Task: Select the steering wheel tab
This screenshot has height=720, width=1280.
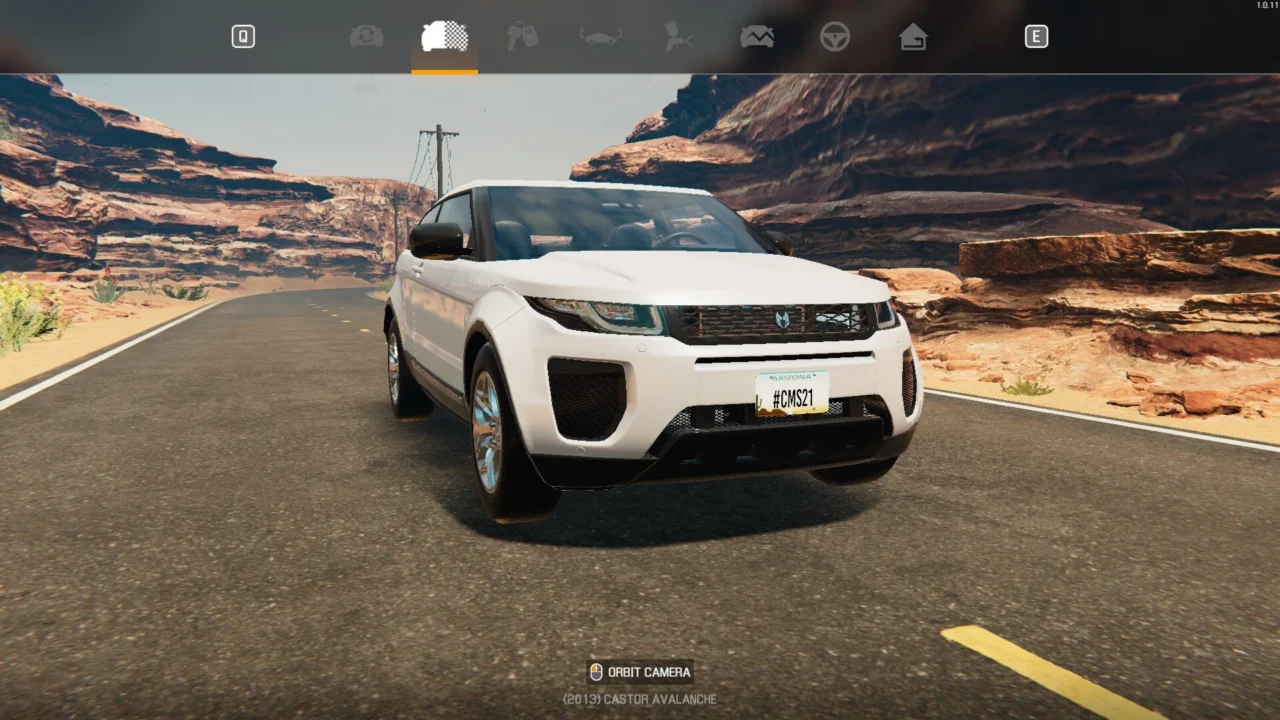Action: (835, 37)
